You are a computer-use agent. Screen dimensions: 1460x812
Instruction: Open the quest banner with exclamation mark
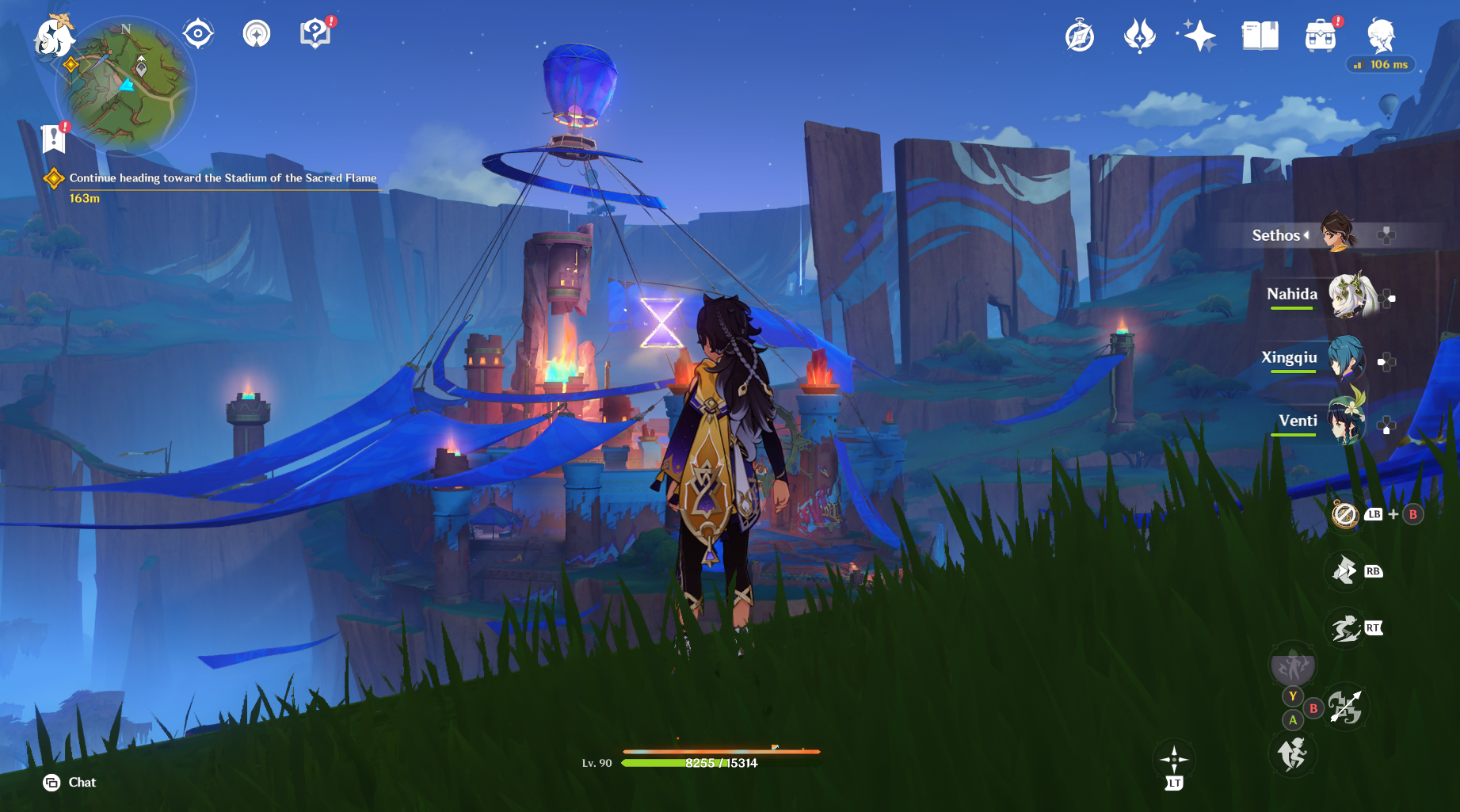click(x=53, y=139)
